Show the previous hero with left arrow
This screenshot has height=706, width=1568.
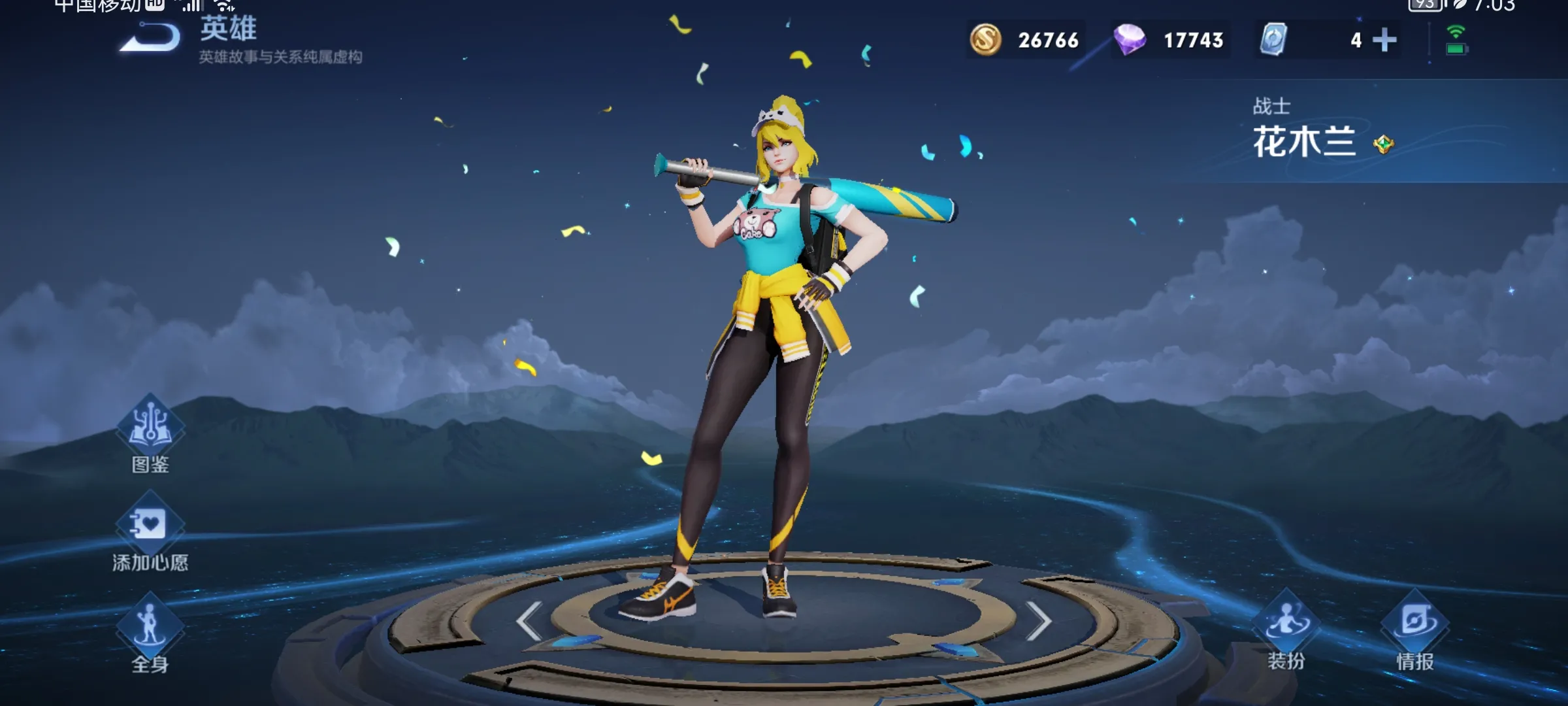point(530,620)
